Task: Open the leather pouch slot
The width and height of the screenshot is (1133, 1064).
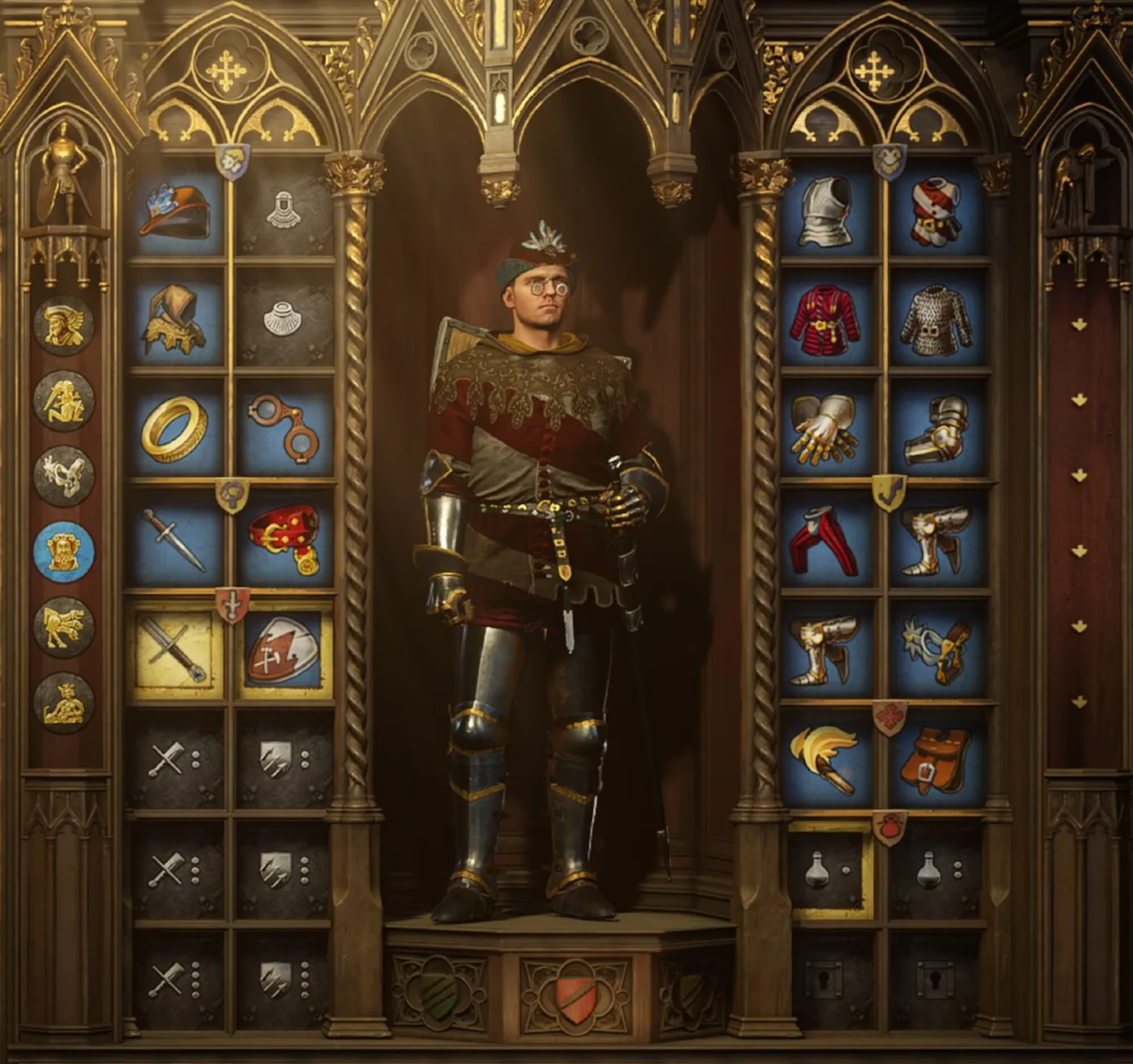Action: point(938,759)
